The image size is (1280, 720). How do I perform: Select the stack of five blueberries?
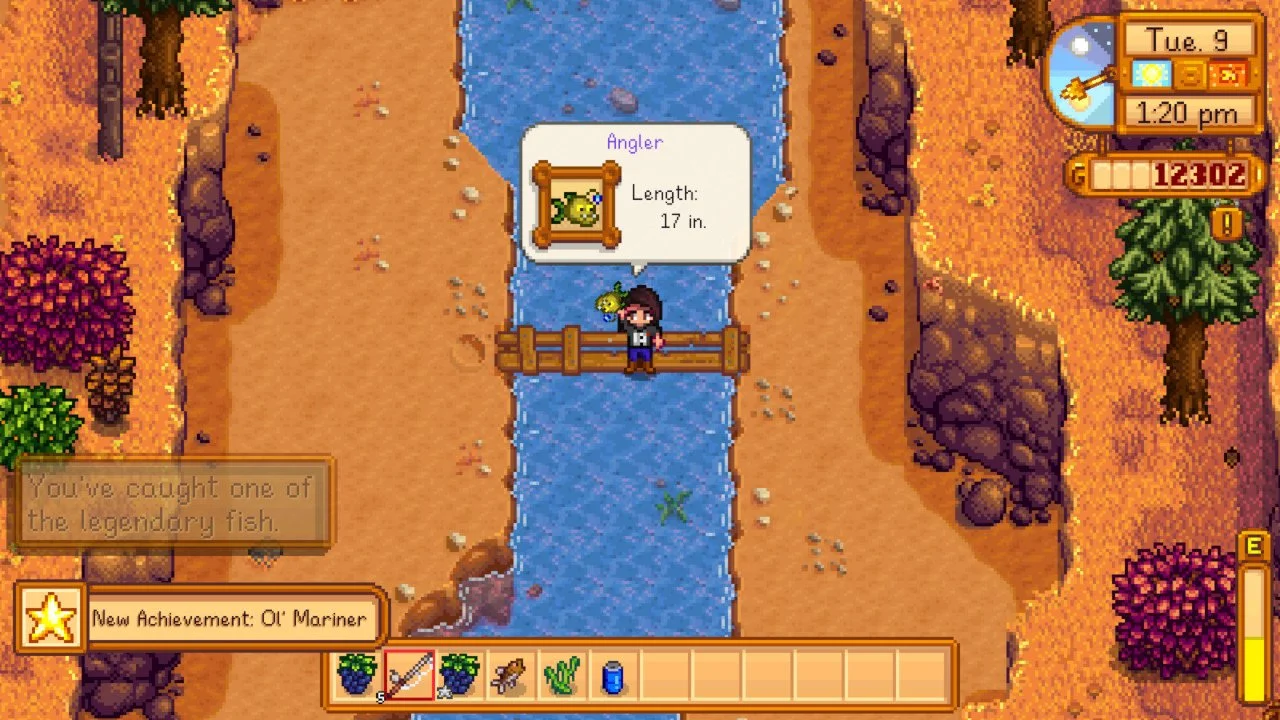[x=357, y=676]
